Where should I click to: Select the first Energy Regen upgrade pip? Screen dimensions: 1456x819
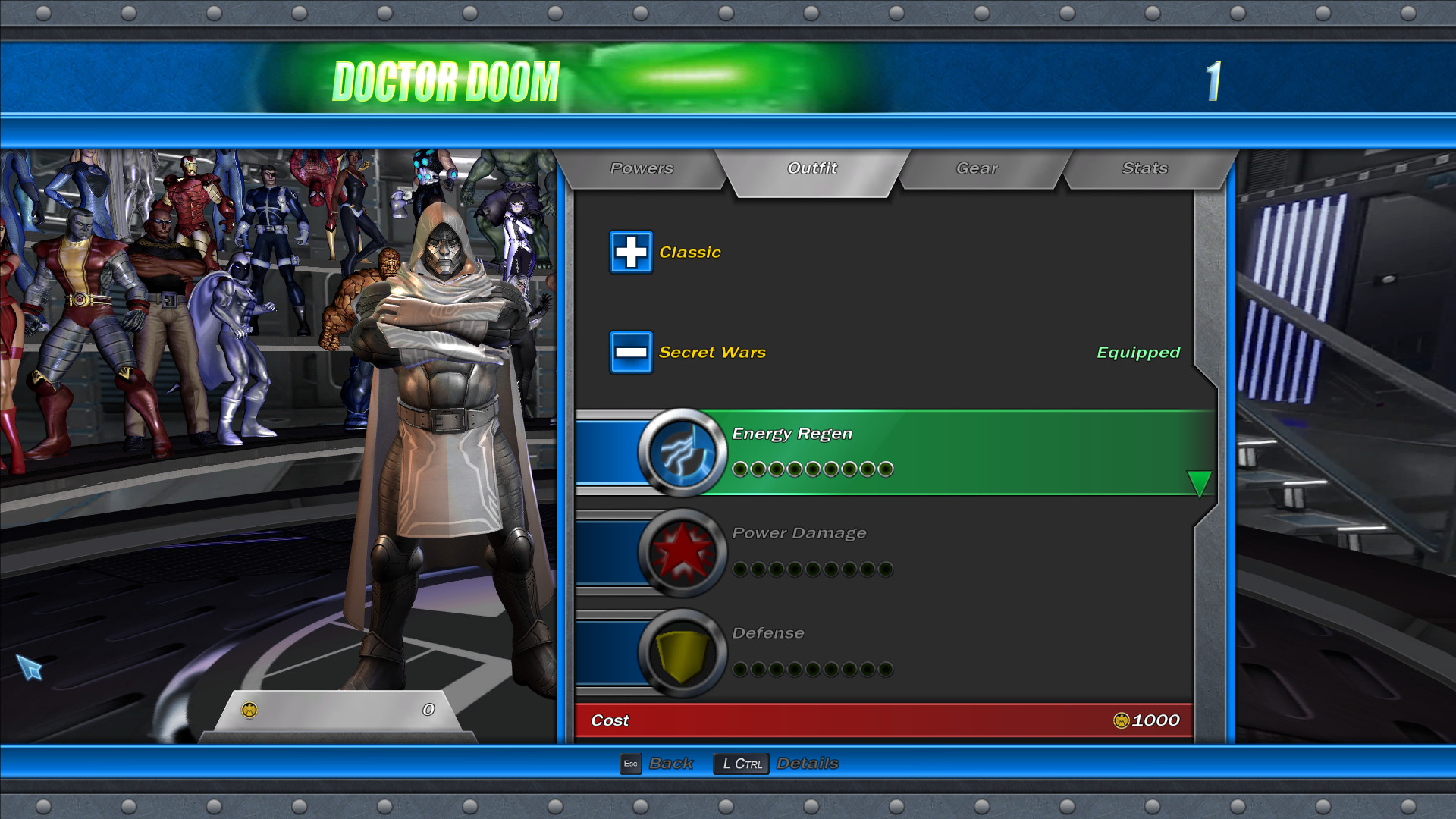(739, 469)
